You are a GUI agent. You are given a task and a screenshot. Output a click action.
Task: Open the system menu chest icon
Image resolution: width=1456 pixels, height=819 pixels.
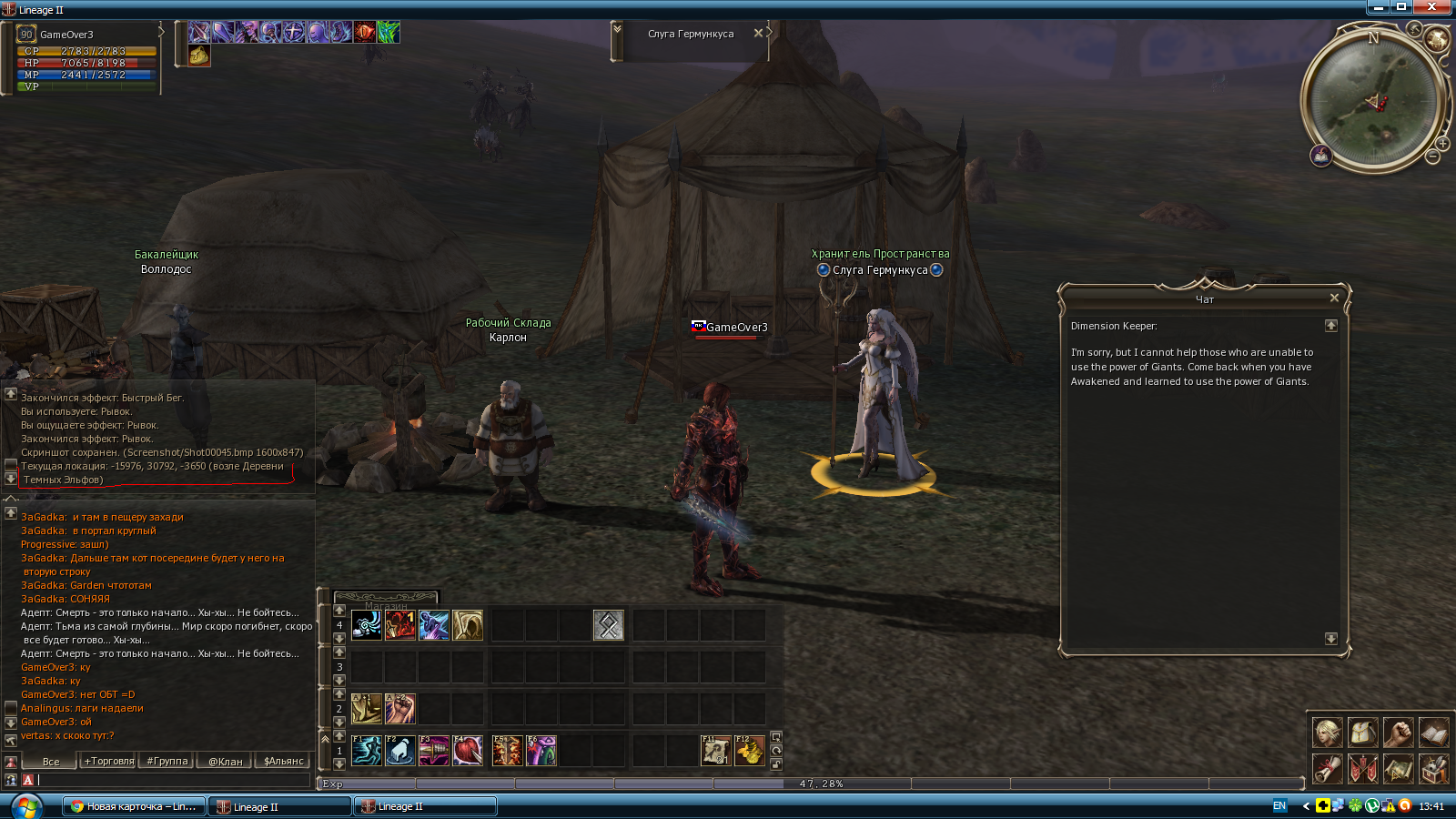[1433, 769]
